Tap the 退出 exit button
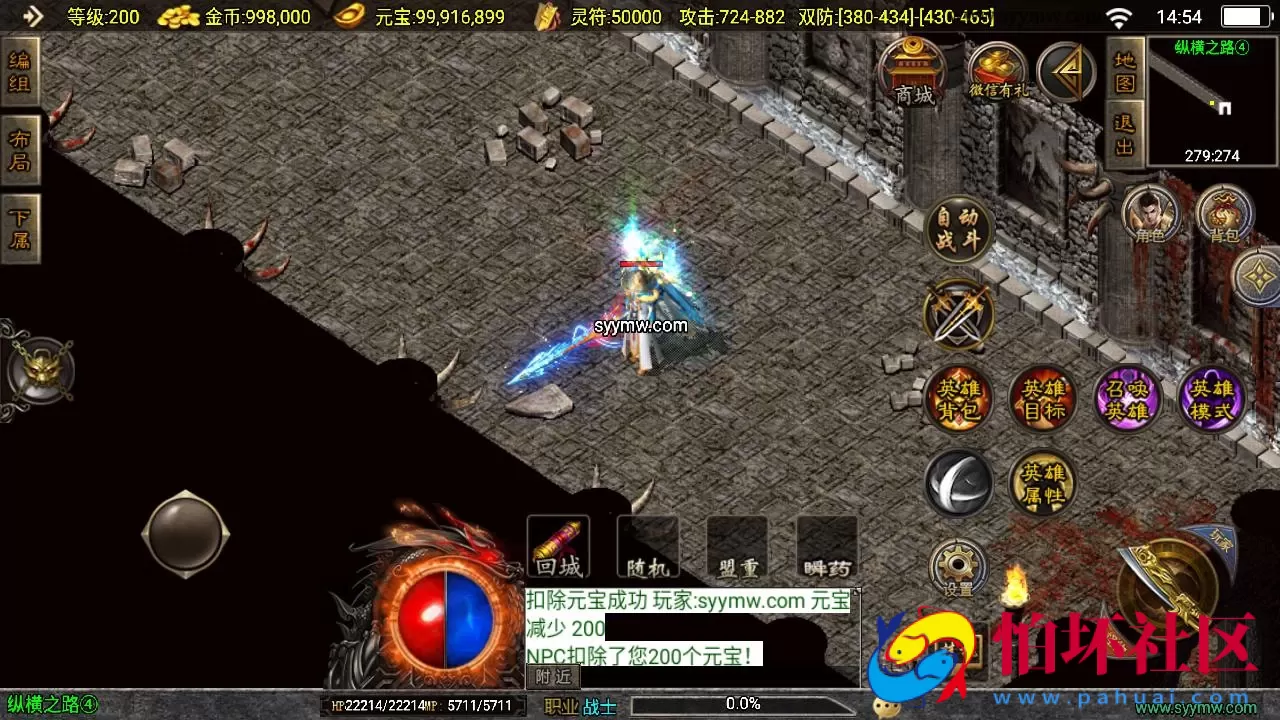The image size is (1280, 720). pos(1125,136)
